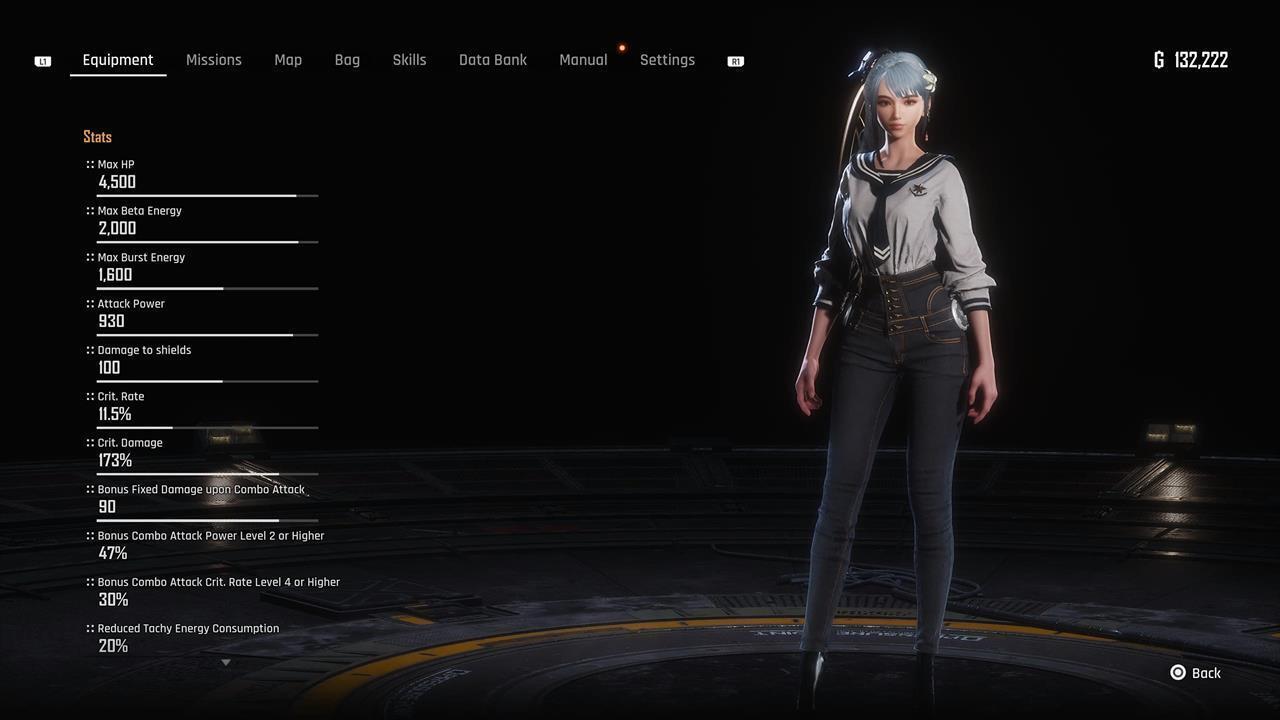Click the L1 shoulder button icon
1280x720 pixels.
pyautogui.click(x=42, y=60)
